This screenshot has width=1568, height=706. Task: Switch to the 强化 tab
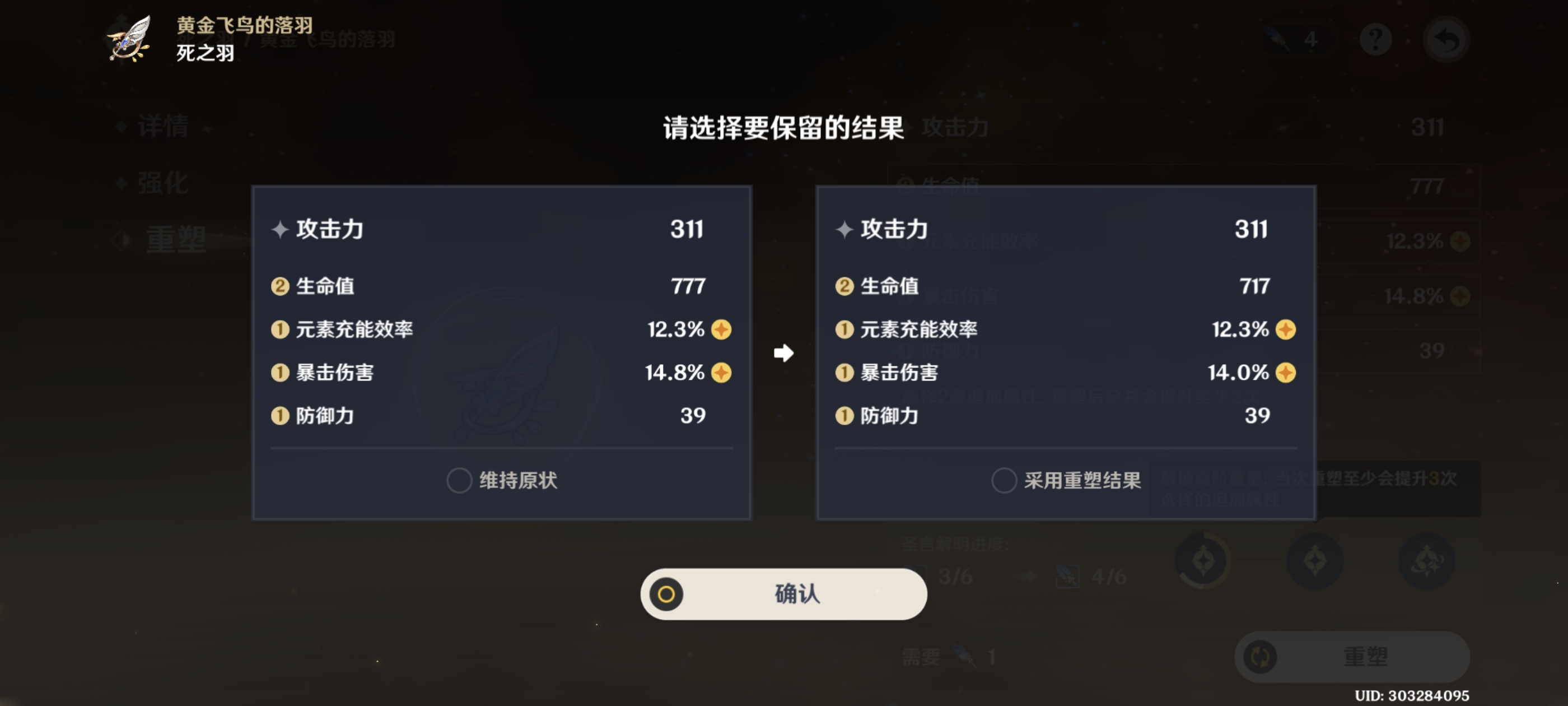point(162,183)
